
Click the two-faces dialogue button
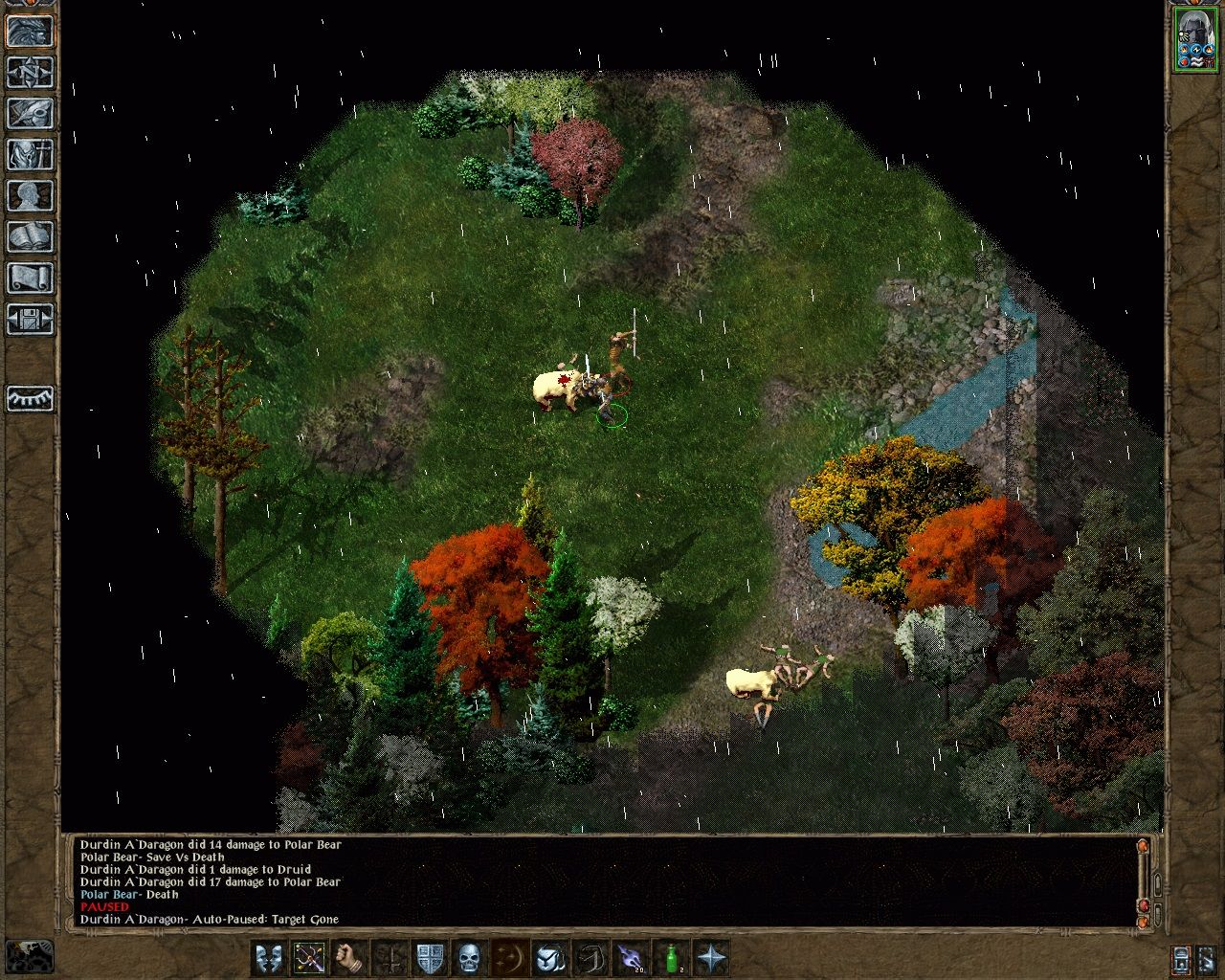(x=269, y=957)
